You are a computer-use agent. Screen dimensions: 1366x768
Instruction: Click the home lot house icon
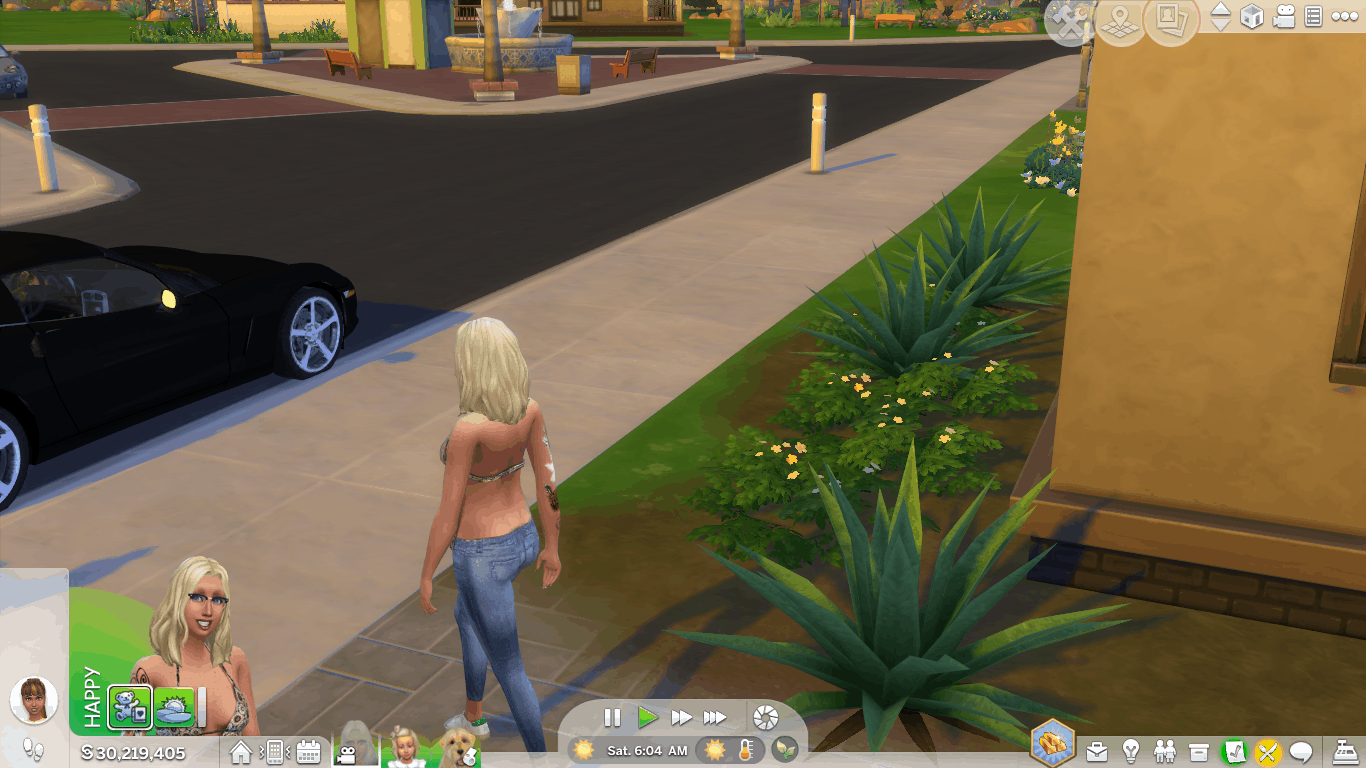tap(241, 752)
